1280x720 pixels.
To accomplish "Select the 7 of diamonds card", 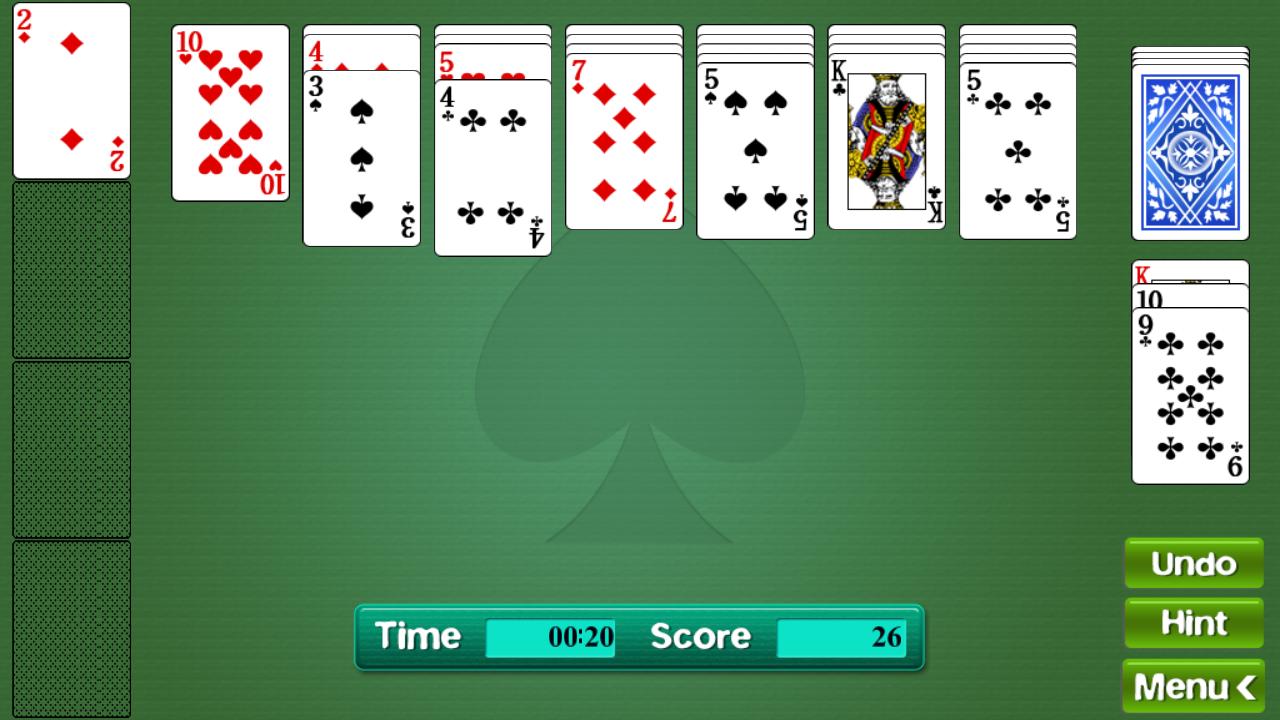I will pyautogui.click(x=623, y=140).
